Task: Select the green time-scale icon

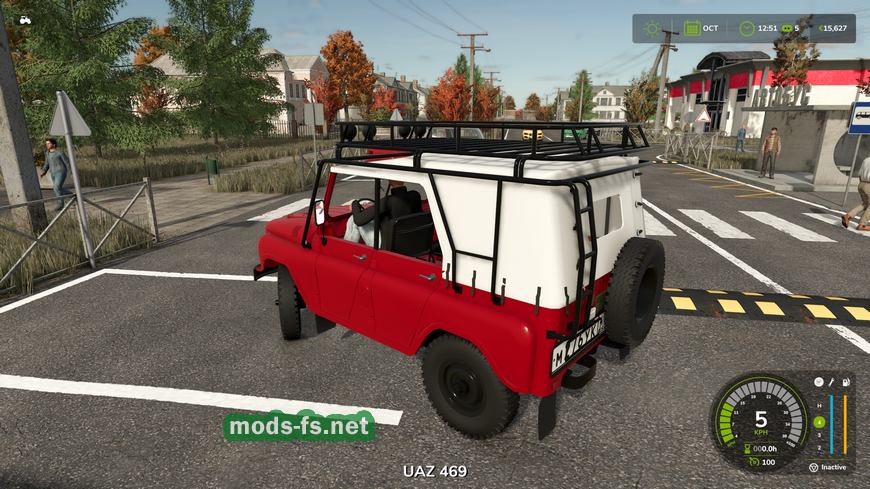Action: 786,28
